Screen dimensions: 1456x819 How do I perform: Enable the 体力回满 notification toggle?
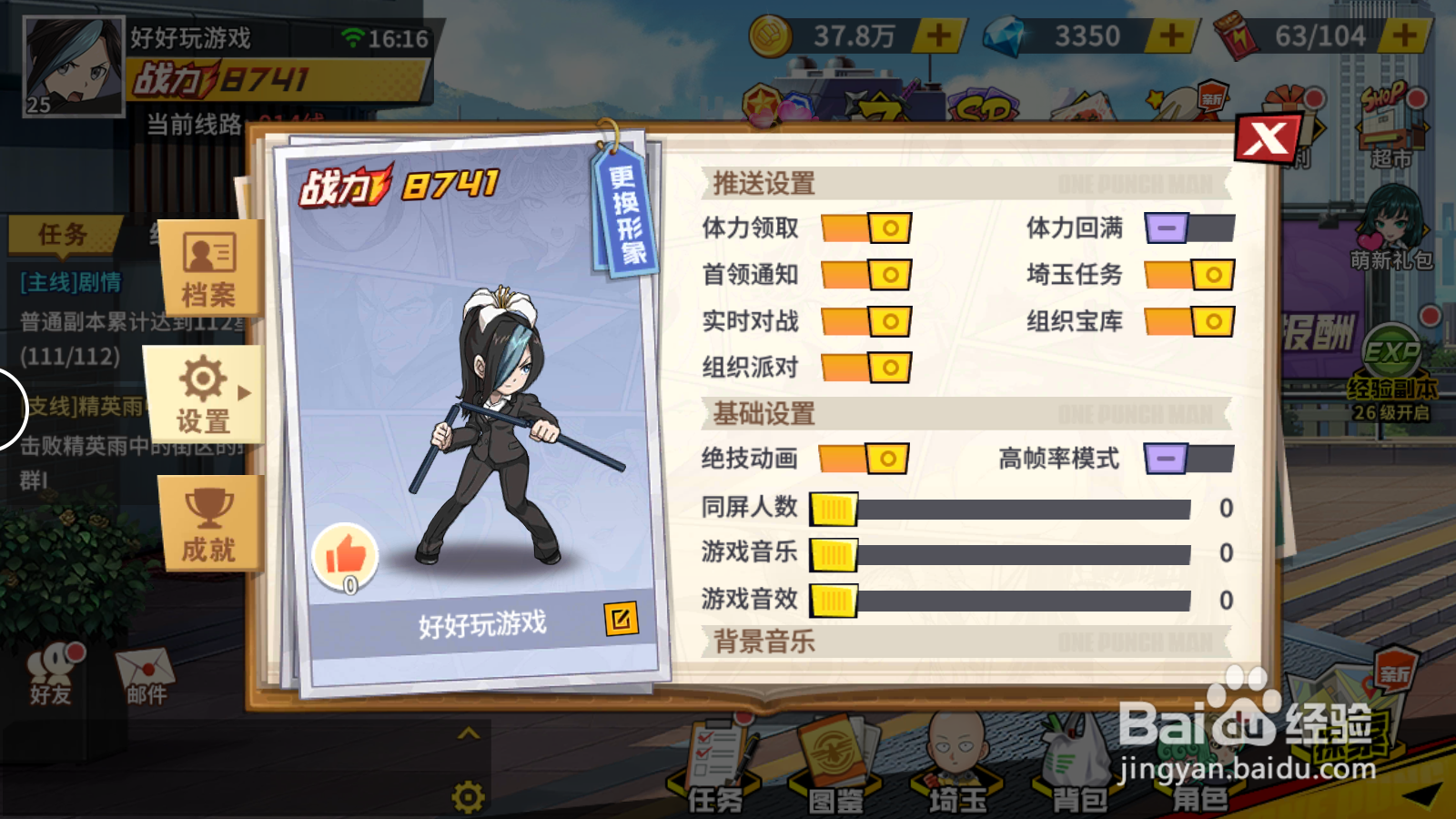click(x=1188, y=229)
